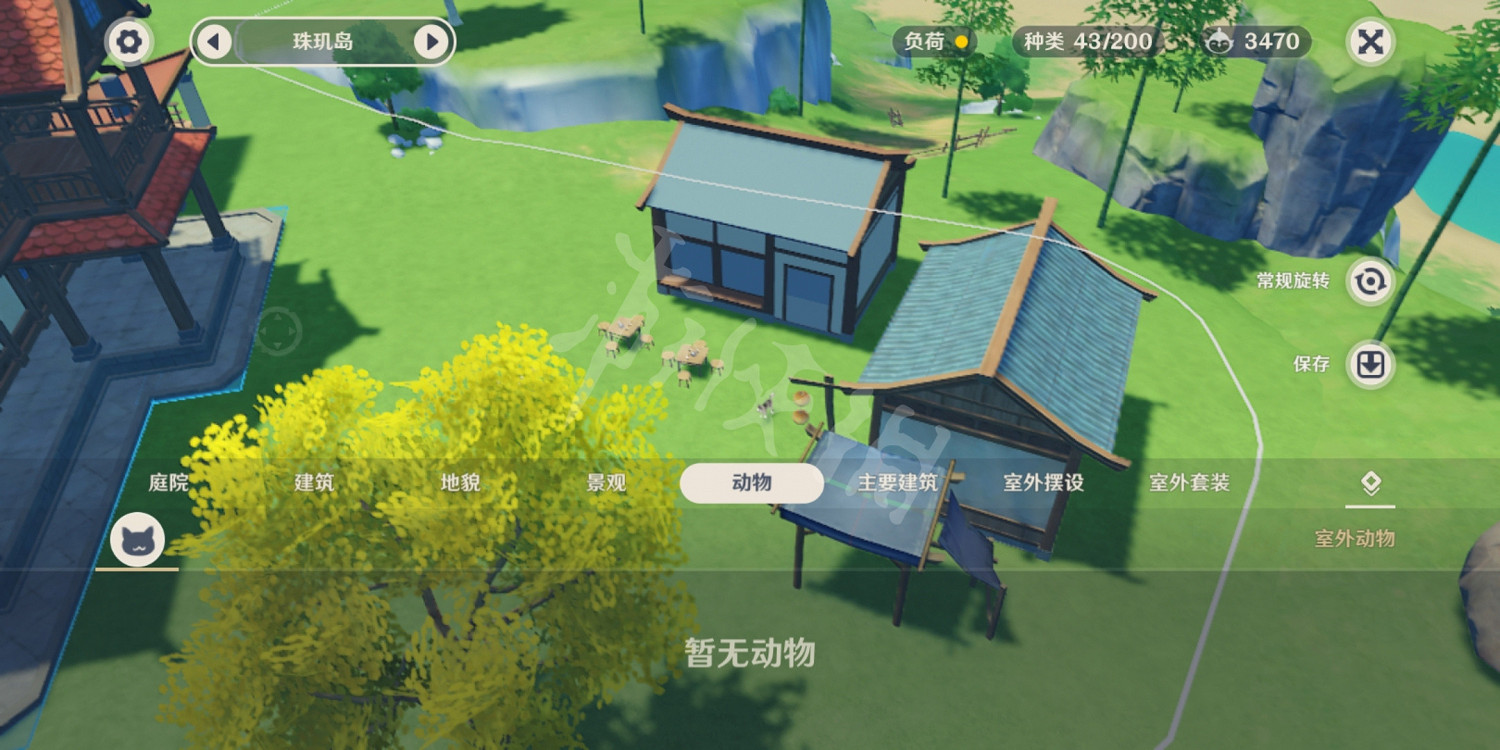Click right arrow beside 珠玑岛 island name
This screenshot has width=1500, height=750.
pos(432,42)
